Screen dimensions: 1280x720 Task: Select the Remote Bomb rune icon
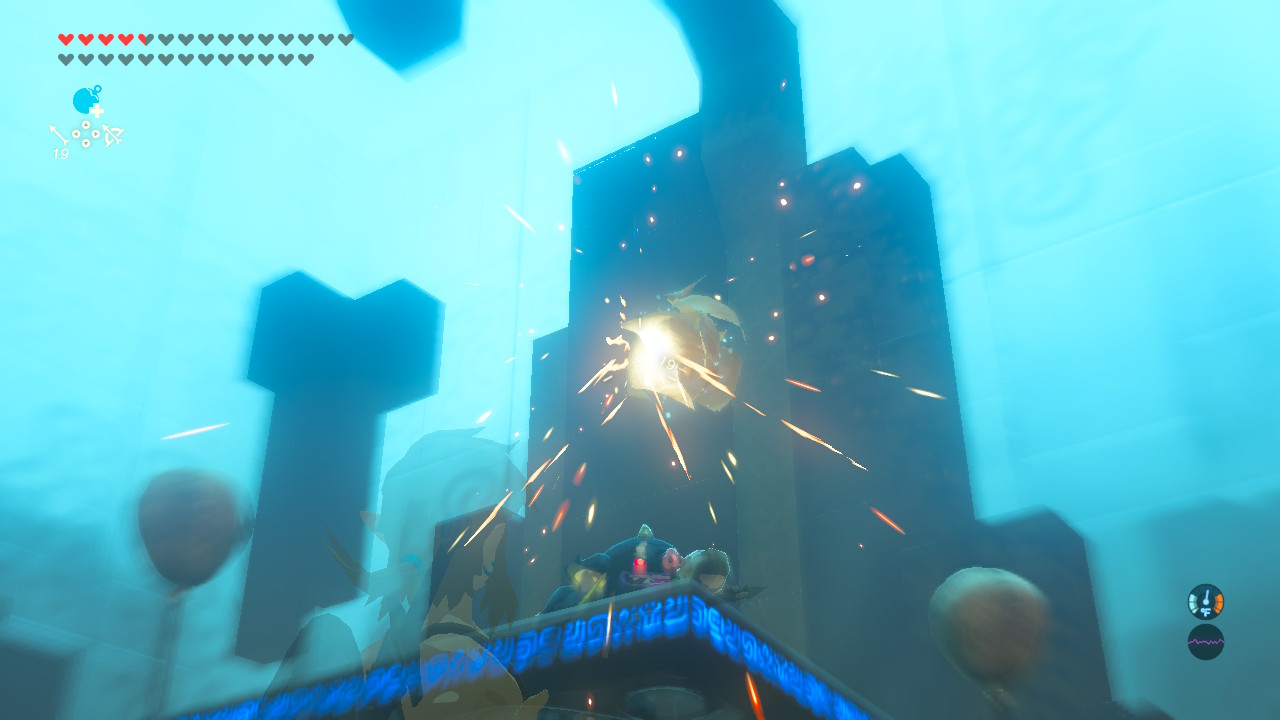click(84, 100)
